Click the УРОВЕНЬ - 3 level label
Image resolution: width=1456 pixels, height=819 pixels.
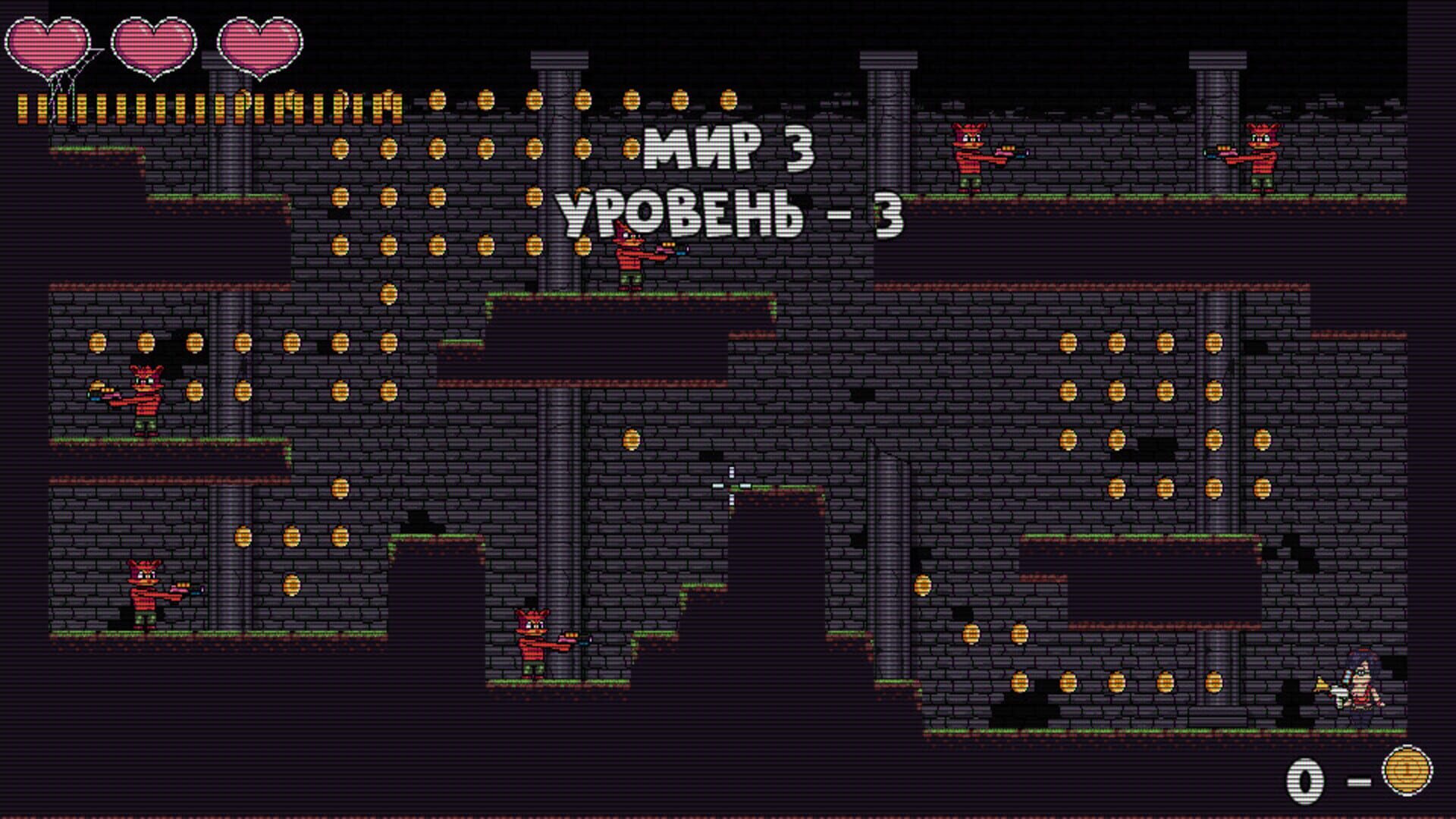[732, 212]
